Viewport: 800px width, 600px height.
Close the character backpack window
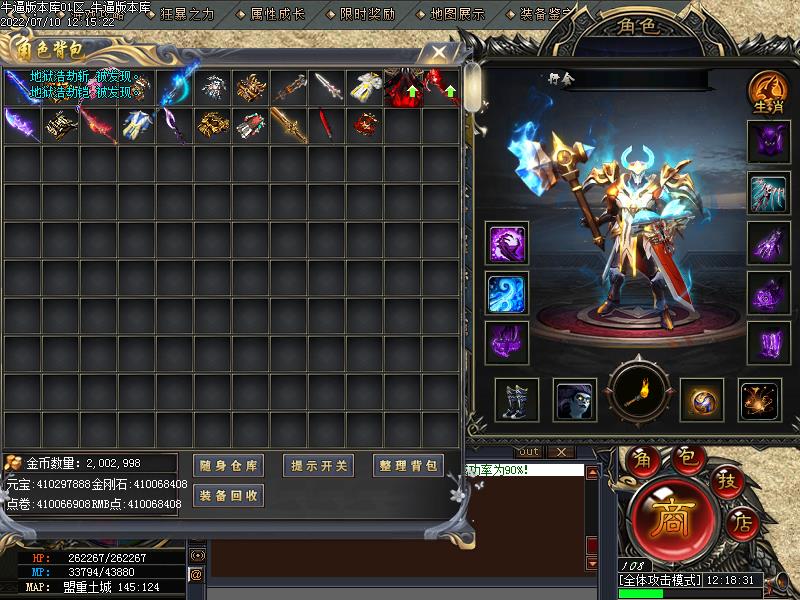437,51
